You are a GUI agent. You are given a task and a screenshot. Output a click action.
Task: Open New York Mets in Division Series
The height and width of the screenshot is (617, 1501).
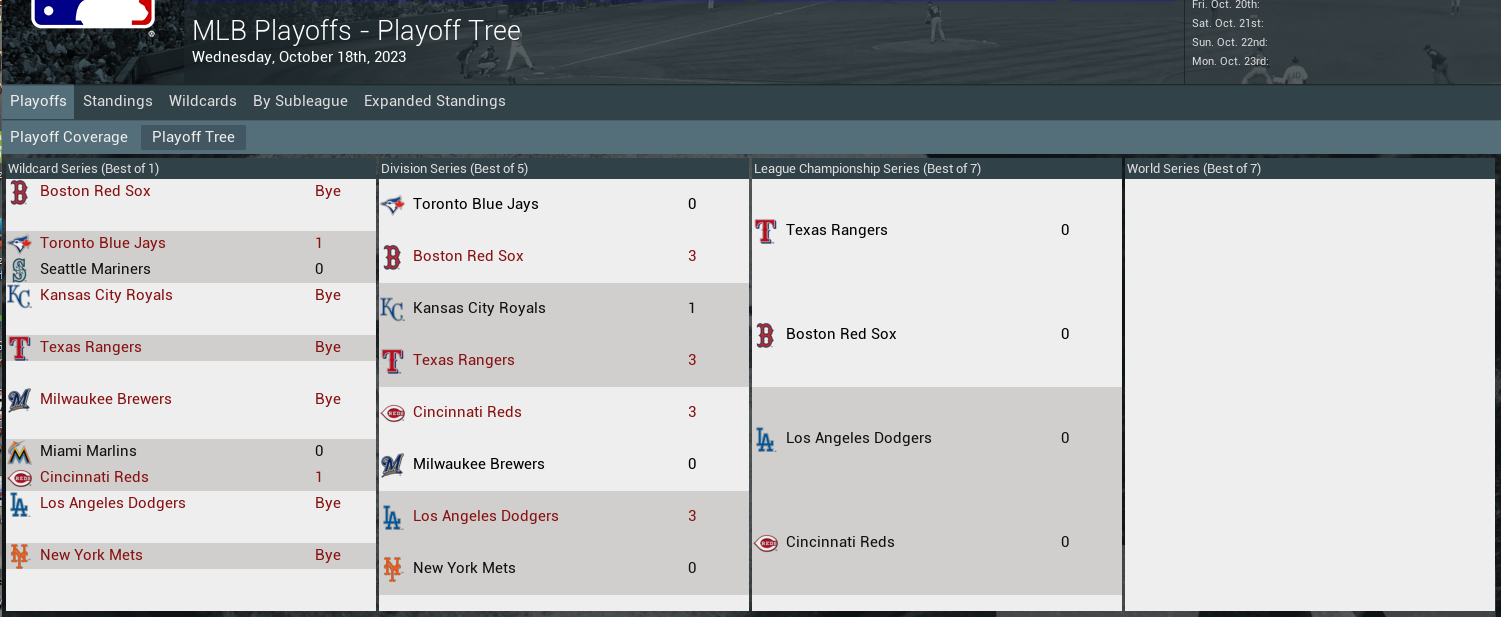(x=464, y=568)
